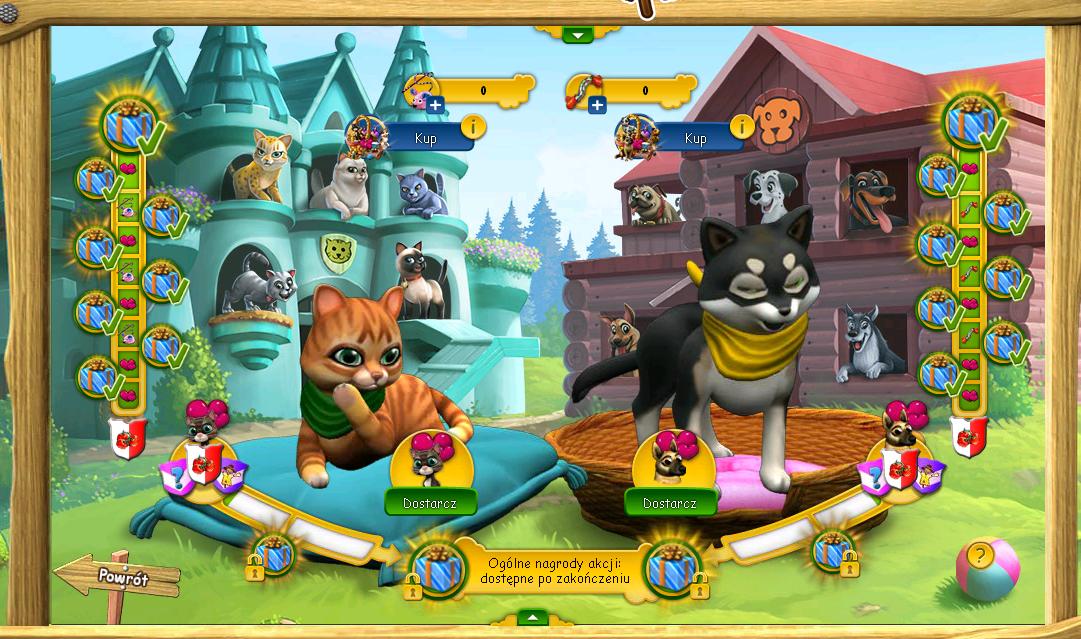Select the top gift on dog reward track
Viewport: 1081px width, 639px height.
[970, 122]
